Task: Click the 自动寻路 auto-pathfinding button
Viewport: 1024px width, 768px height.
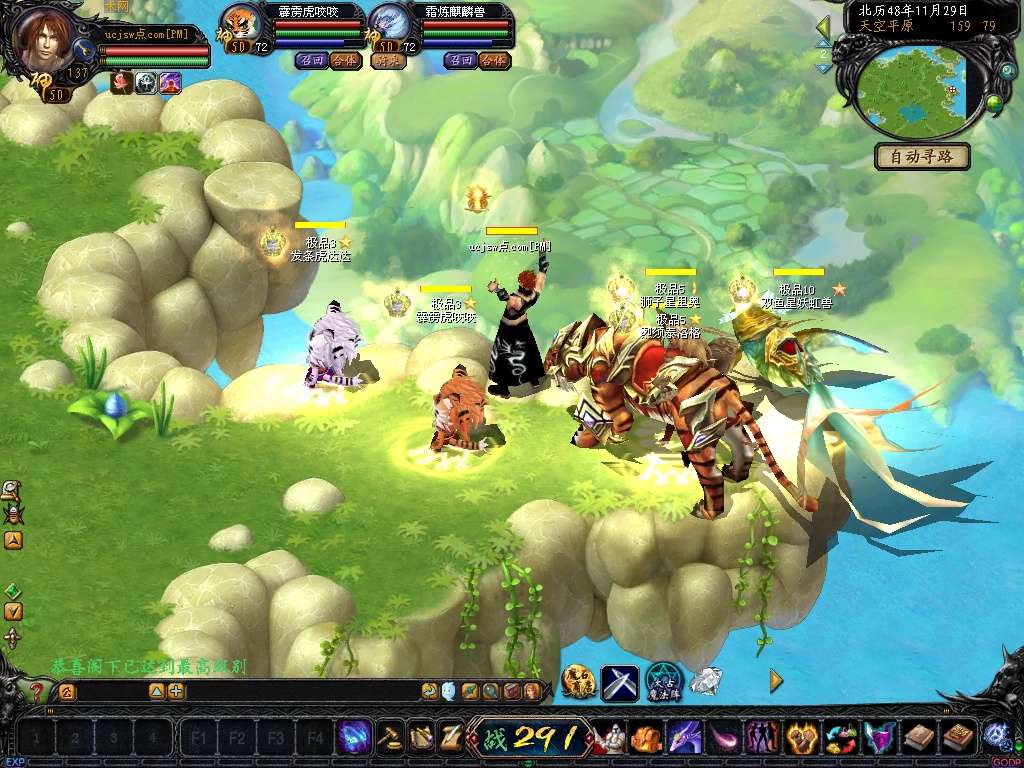Action: [x=922, y=157]
